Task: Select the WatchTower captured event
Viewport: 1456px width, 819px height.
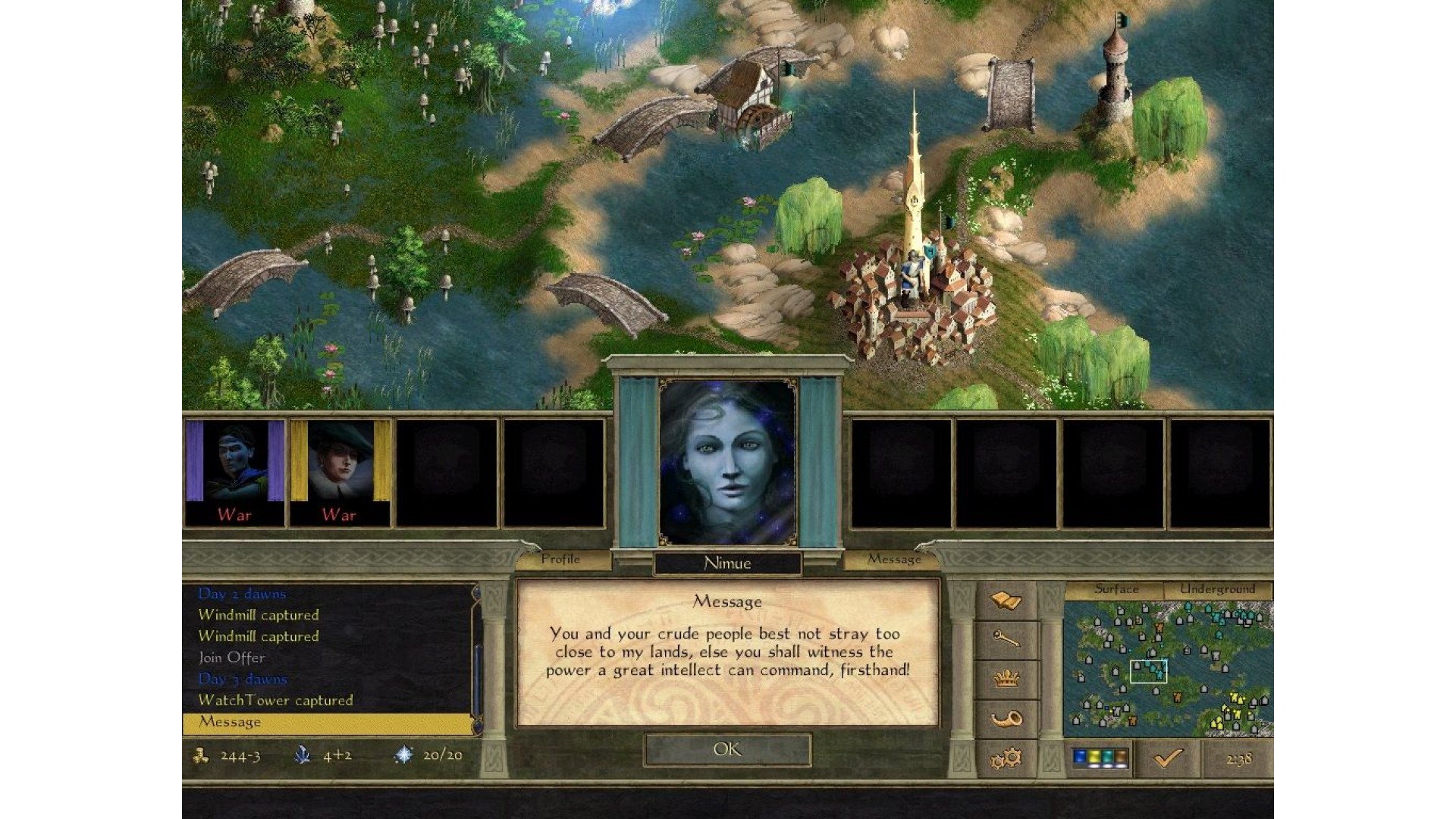Action: point(275,700)
